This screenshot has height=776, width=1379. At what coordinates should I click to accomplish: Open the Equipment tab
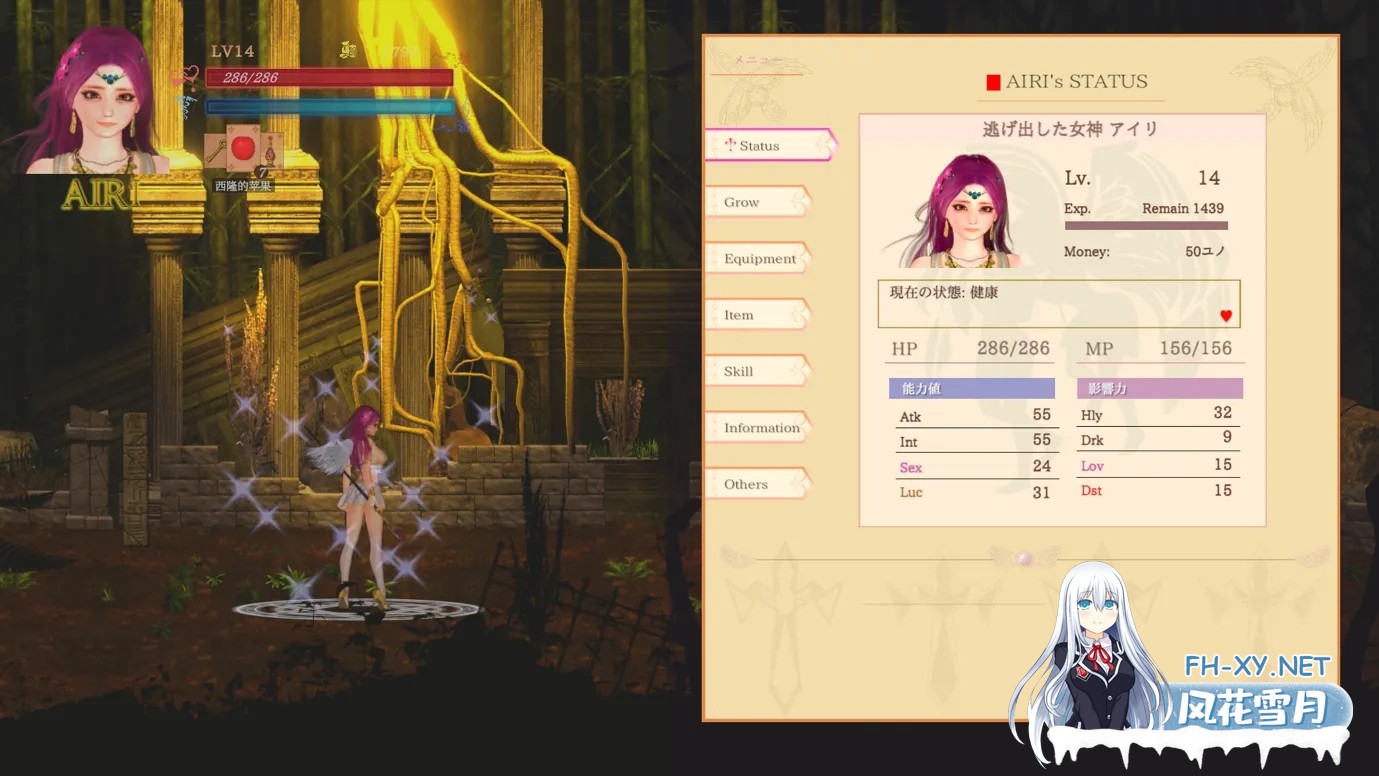tap(759, 259)
